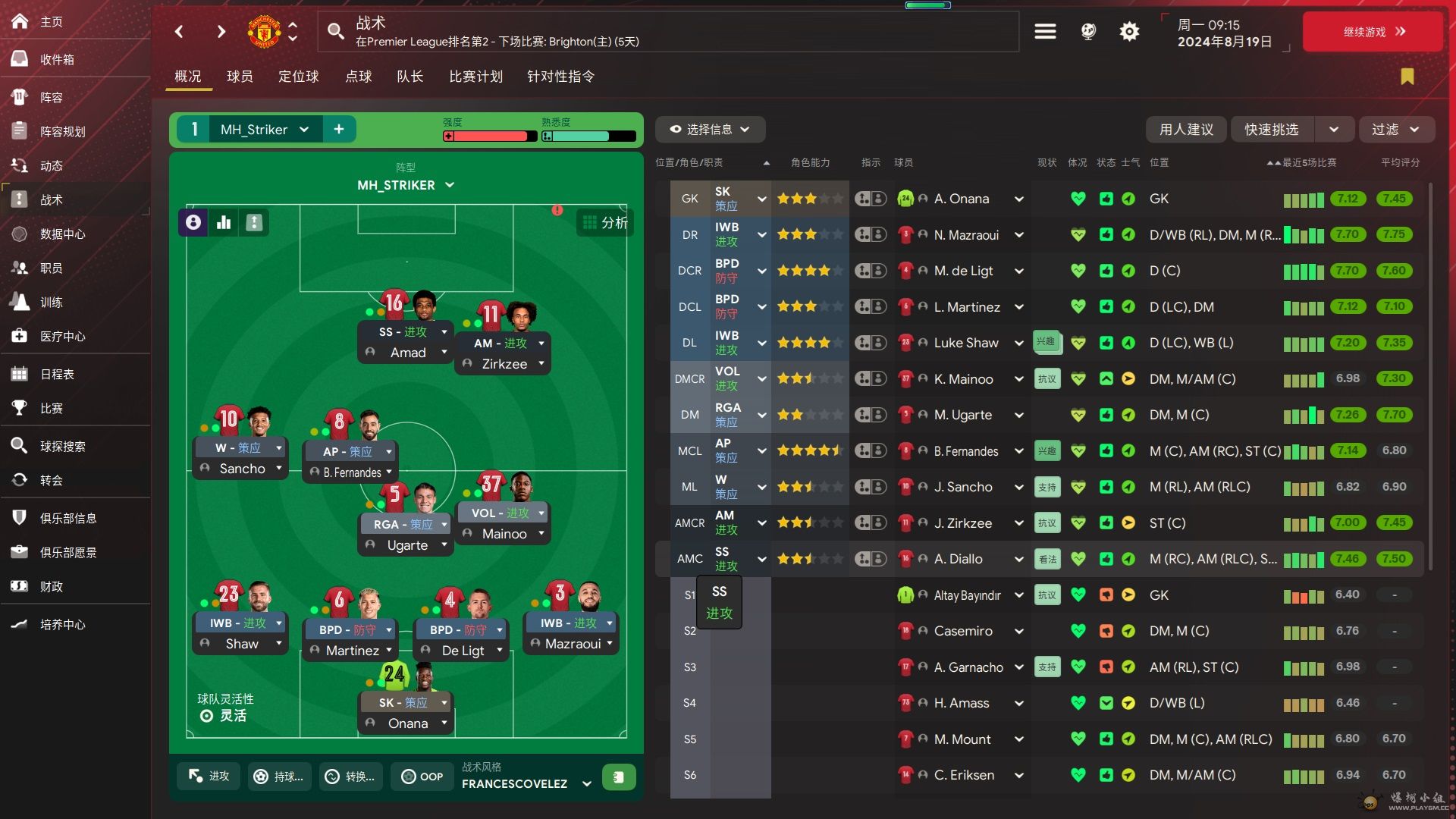Open 进攻 mentality setting below pitch

[209, 777]
